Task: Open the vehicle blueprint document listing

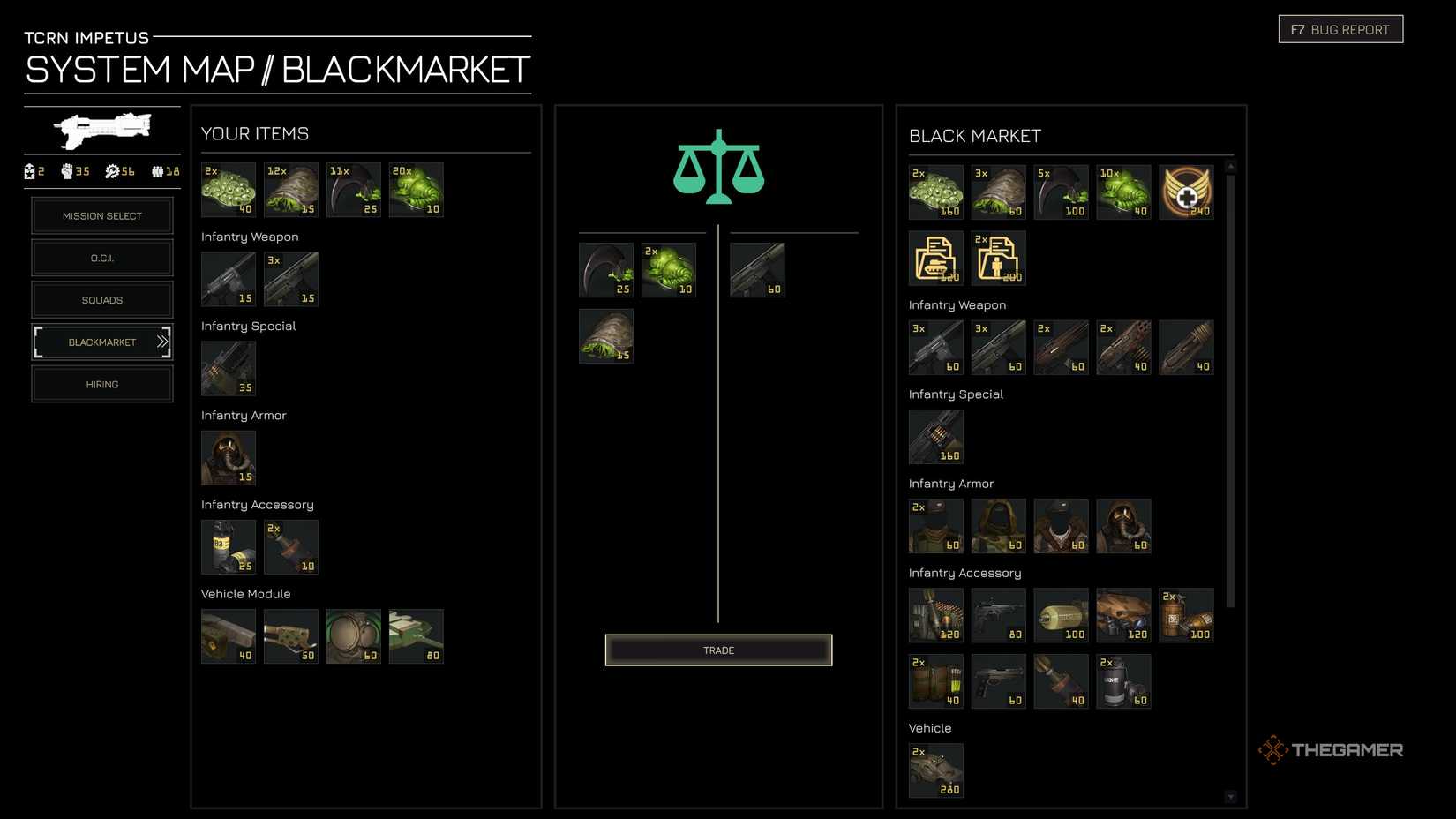Action: click(x=935, y=258)
